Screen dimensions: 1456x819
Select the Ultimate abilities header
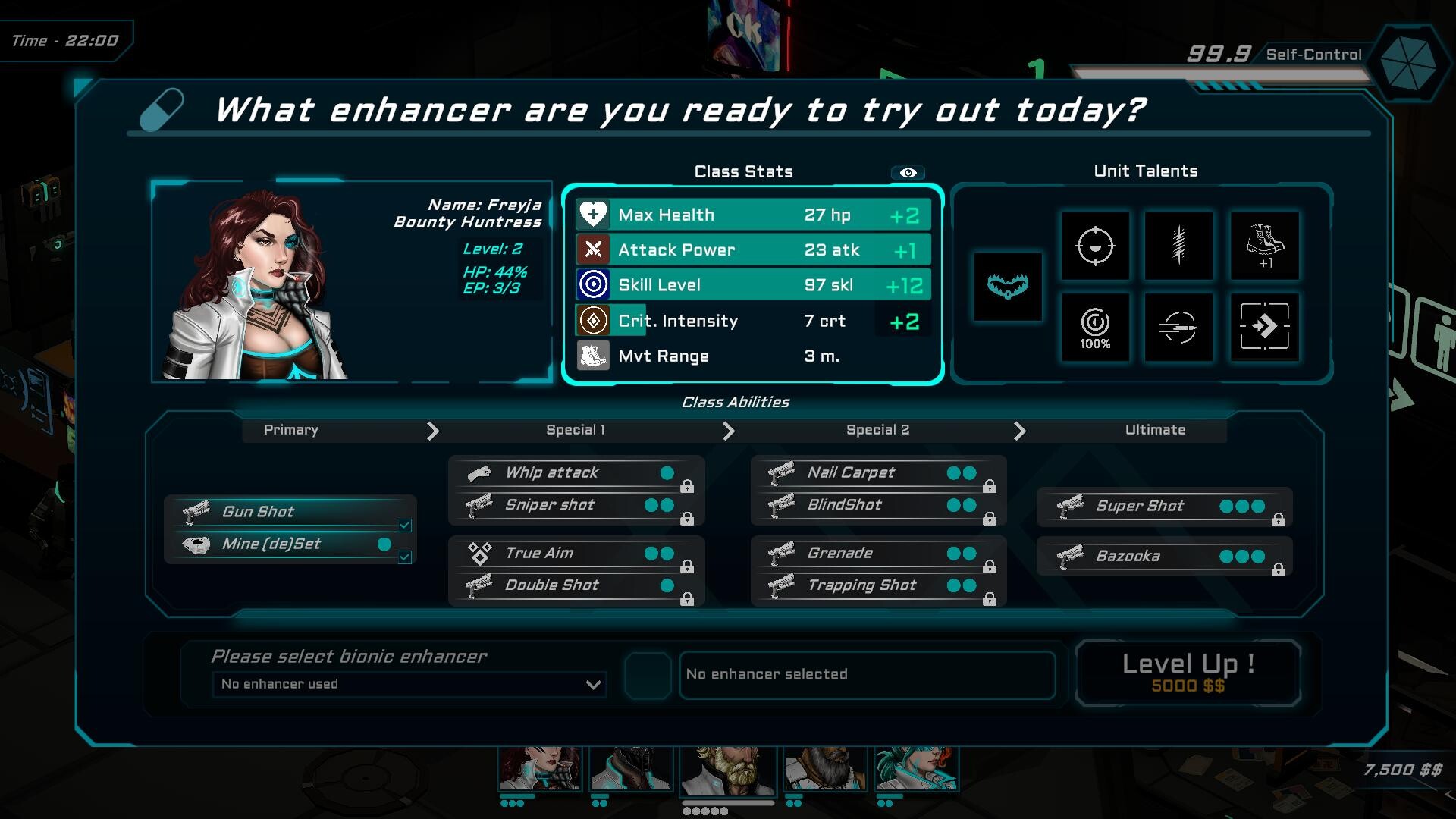(1154, 430)
